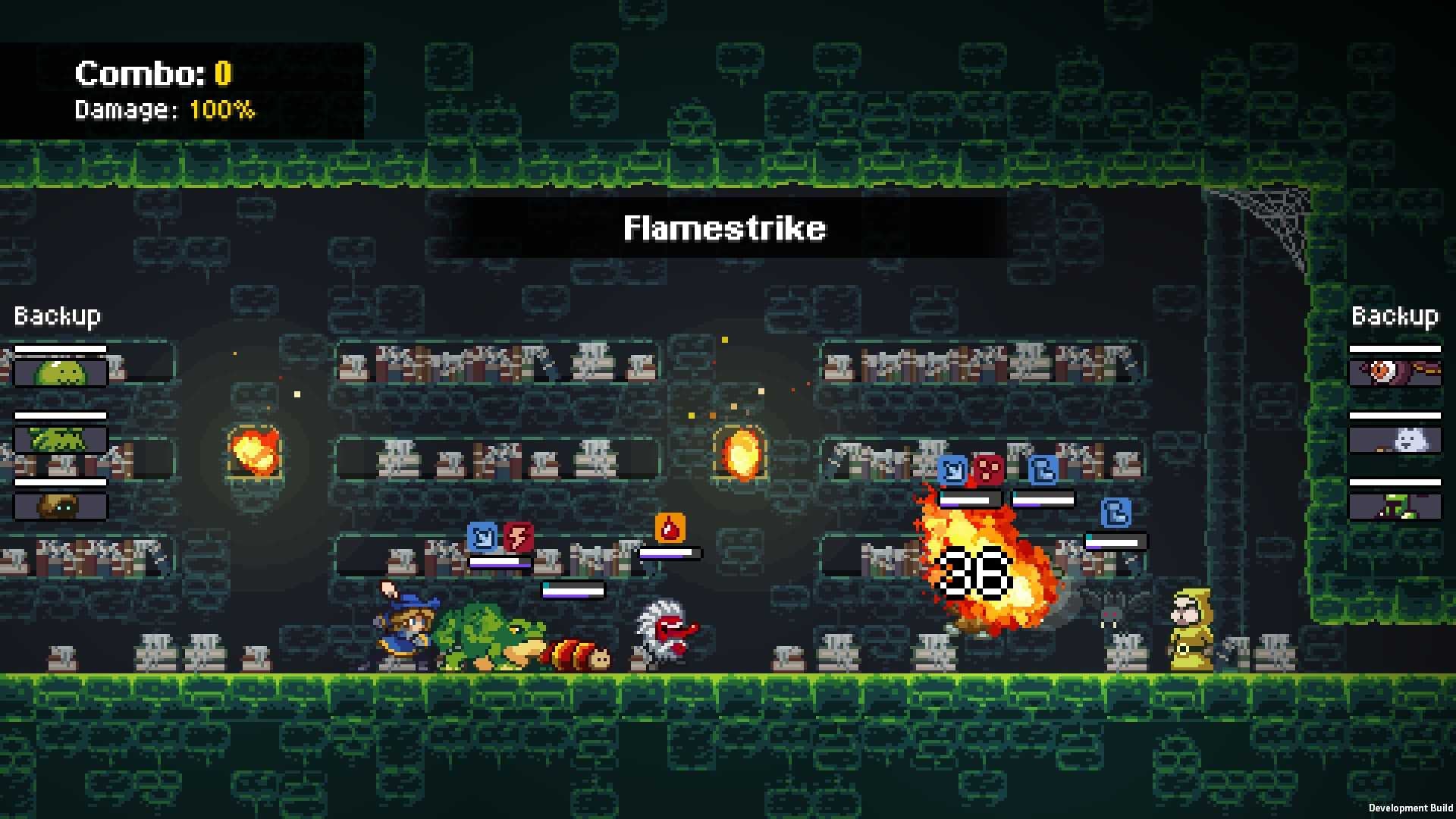1456x819 pixels.
Task: Toggle the green frog backup in the left panel
Action: (x=61, y=438)
